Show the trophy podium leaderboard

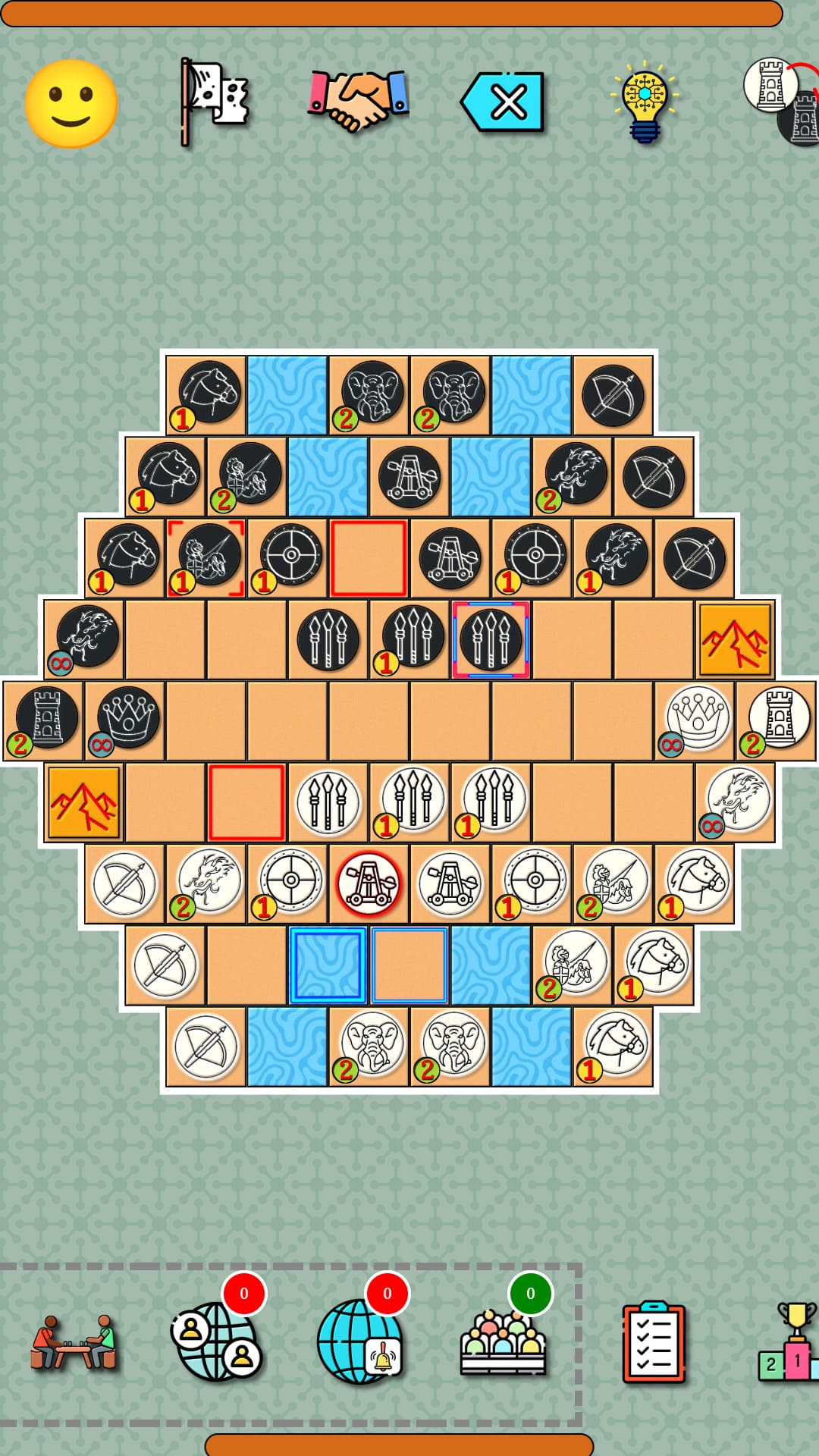[790, 1341]
